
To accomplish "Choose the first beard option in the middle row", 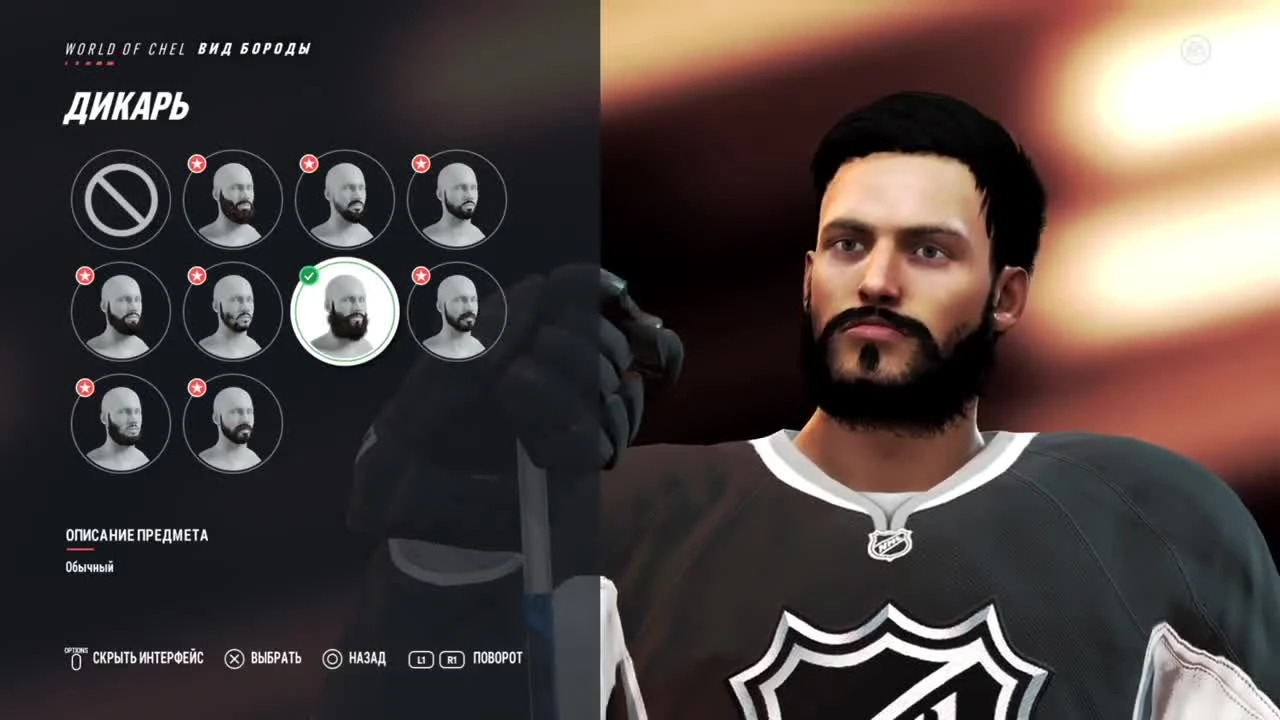I will point(120,311).
